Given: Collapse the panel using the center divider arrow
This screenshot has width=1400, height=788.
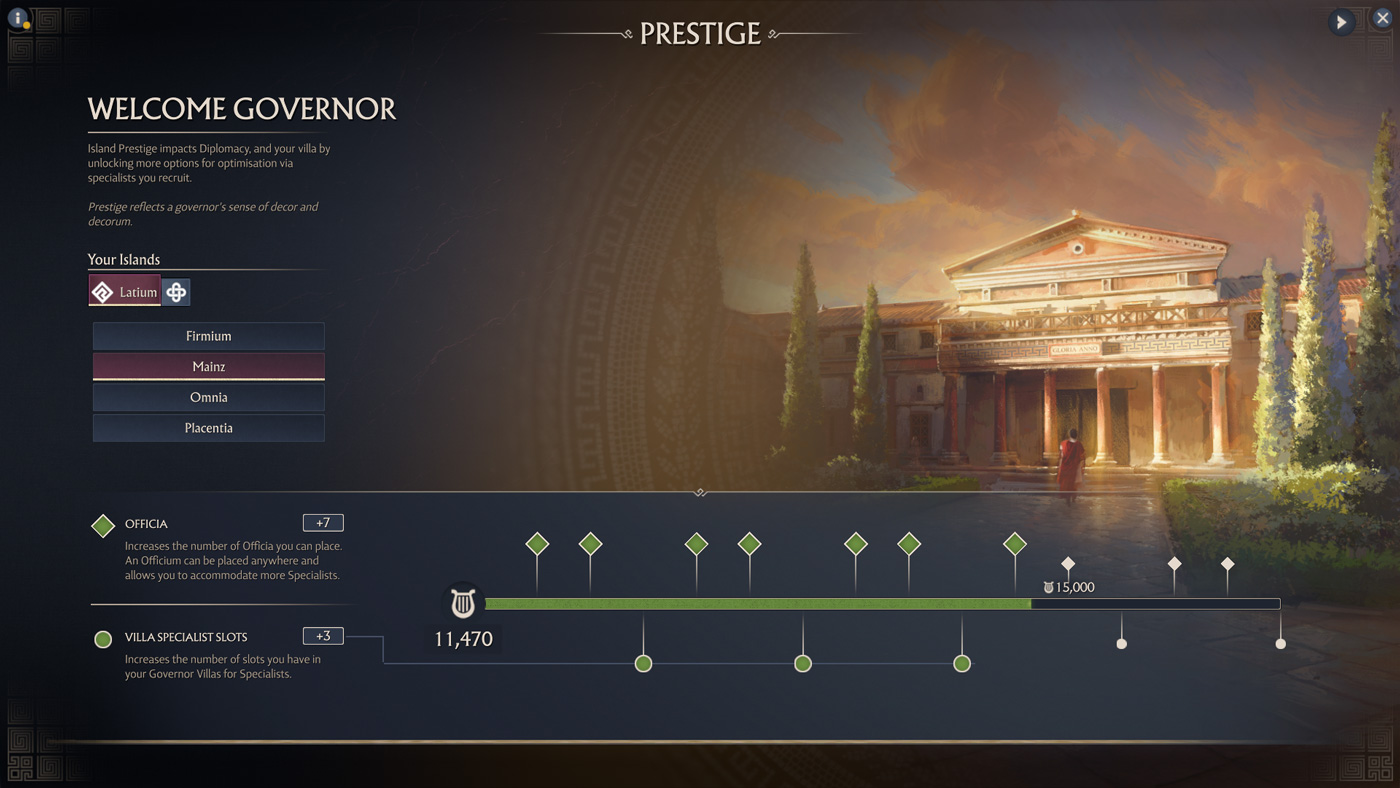Looking at the screenshot, I should click(x=700, y=492).
